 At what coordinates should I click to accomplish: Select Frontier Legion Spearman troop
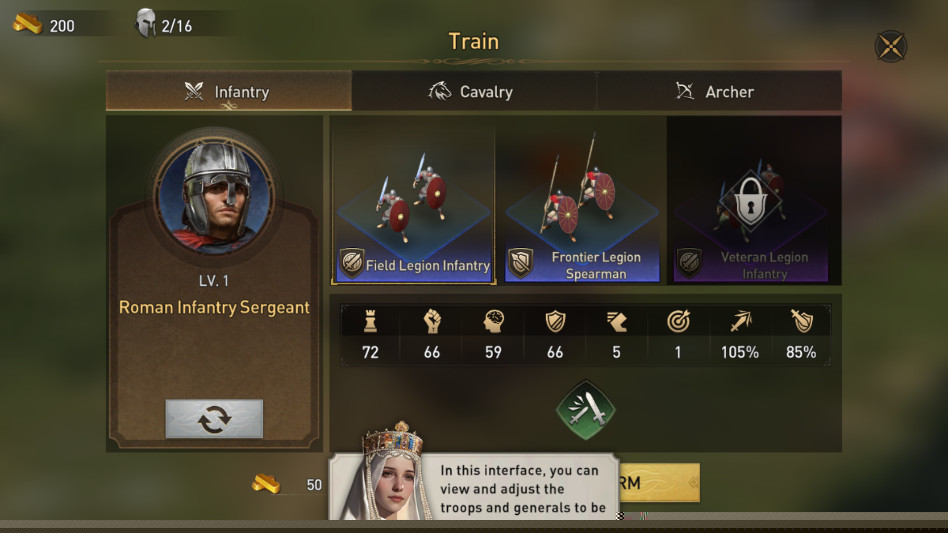(x=582, y=201)
